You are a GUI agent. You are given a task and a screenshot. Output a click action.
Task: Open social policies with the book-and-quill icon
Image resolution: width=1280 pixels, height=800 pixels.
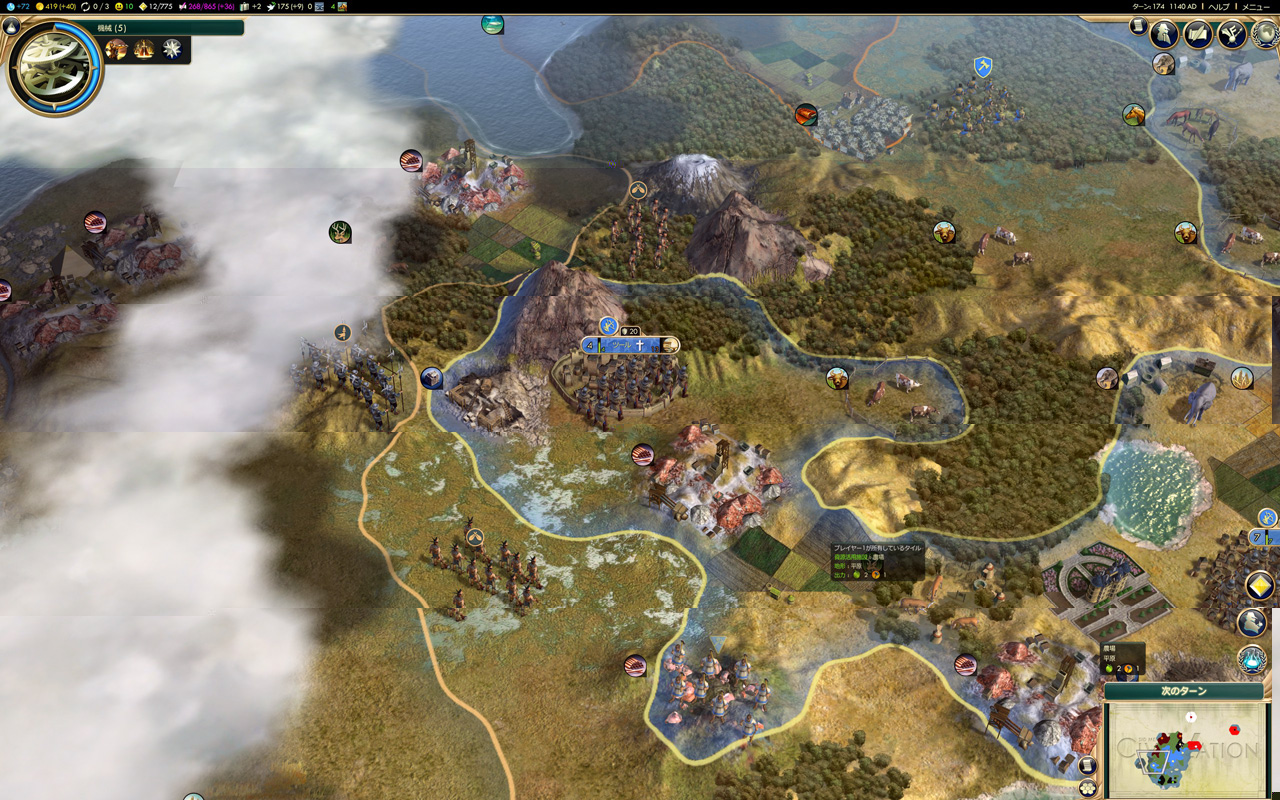point(1198,34)
